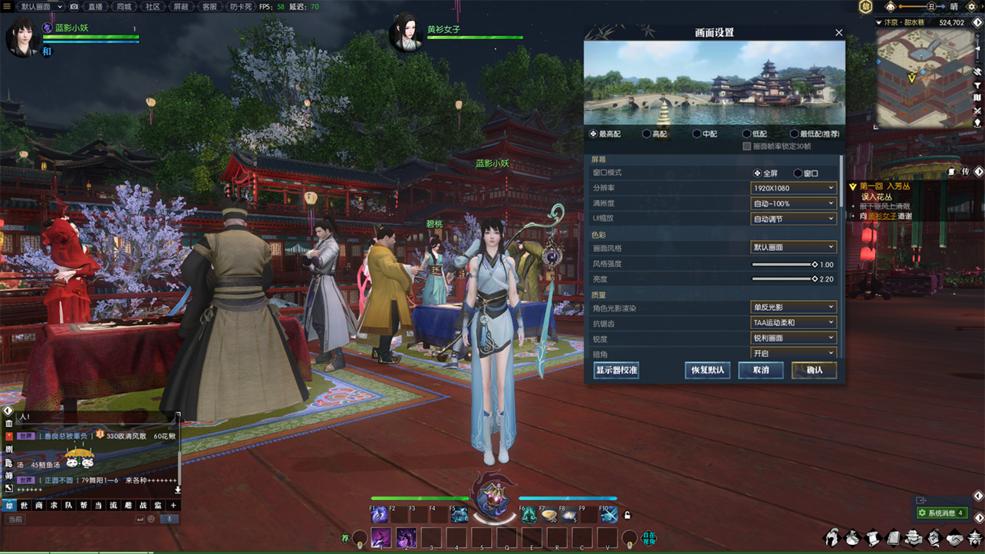985x554 pixels.
Task: Click 恢复默认 to restore defaults
Action: (706, 370)
